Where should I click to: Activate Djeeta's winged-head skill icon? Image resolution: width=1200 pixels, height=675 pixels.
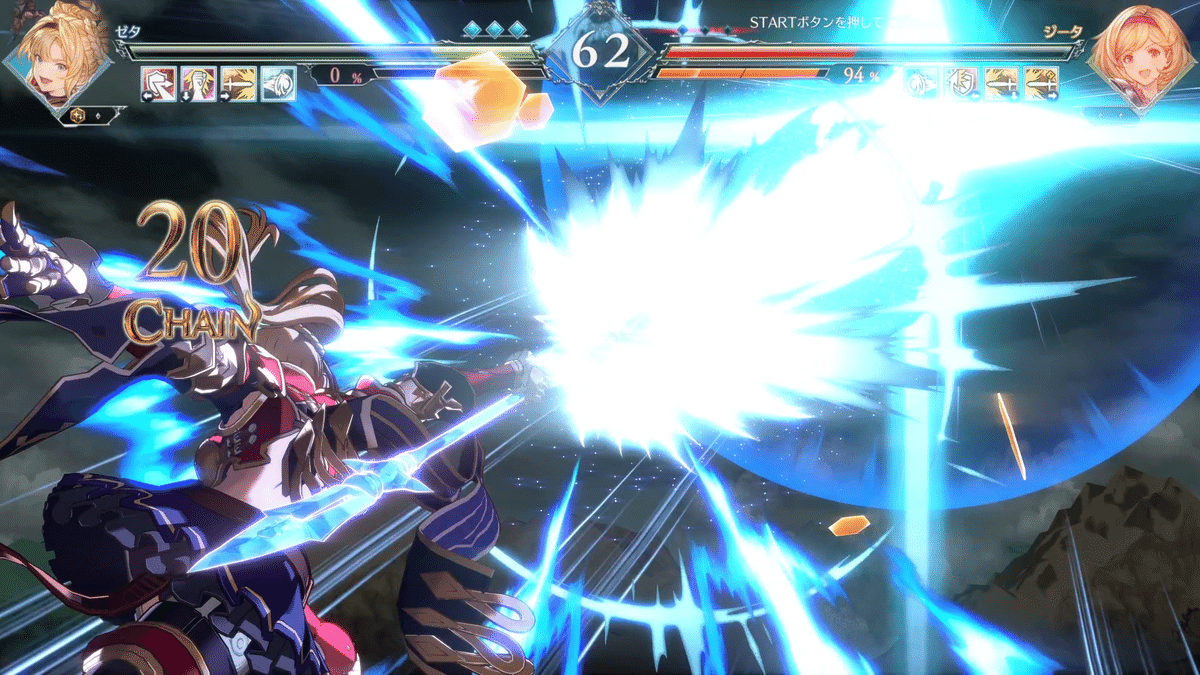pos(922,83)
